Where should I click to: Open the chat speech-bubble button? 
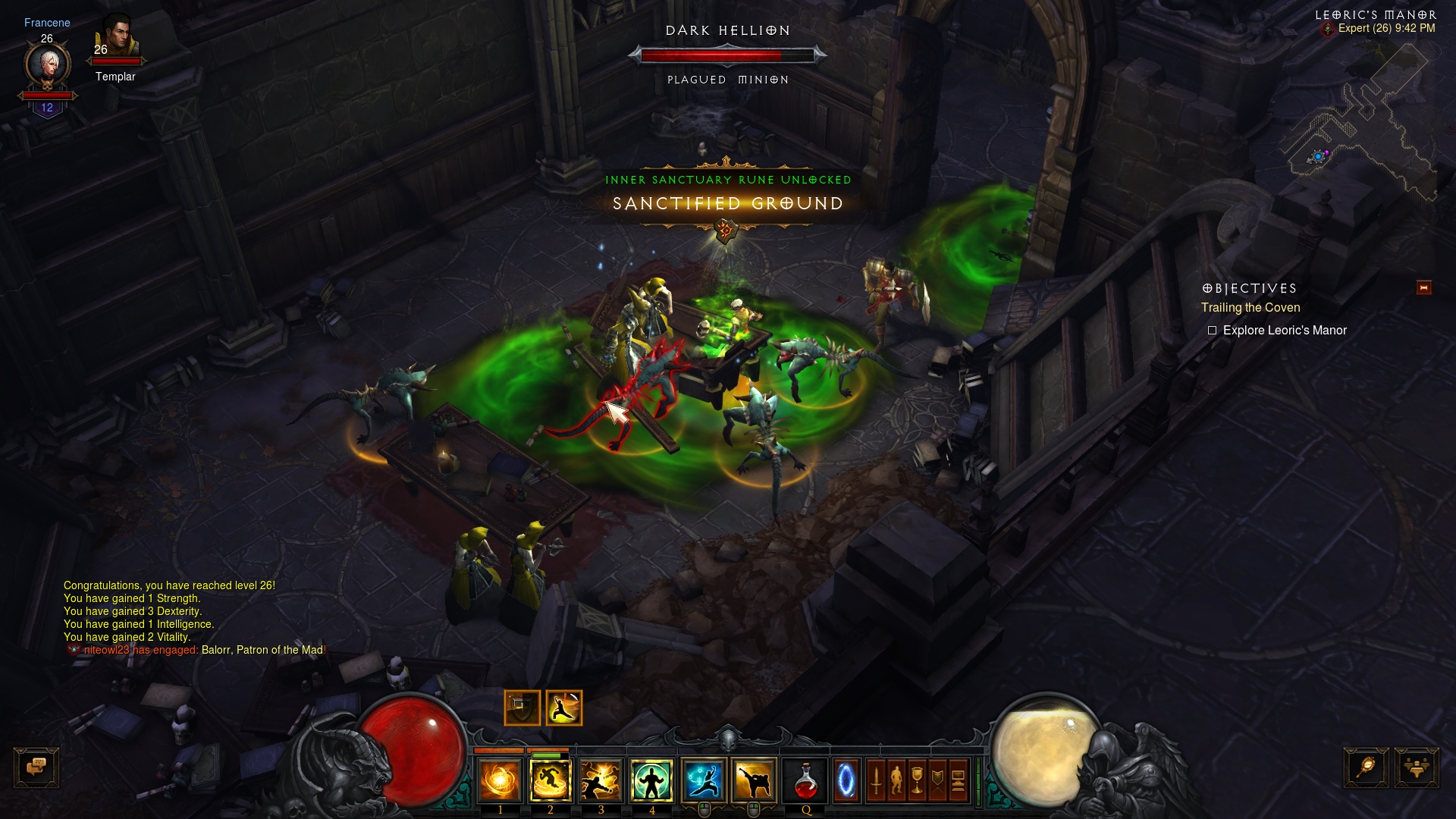tap(36, 767)
